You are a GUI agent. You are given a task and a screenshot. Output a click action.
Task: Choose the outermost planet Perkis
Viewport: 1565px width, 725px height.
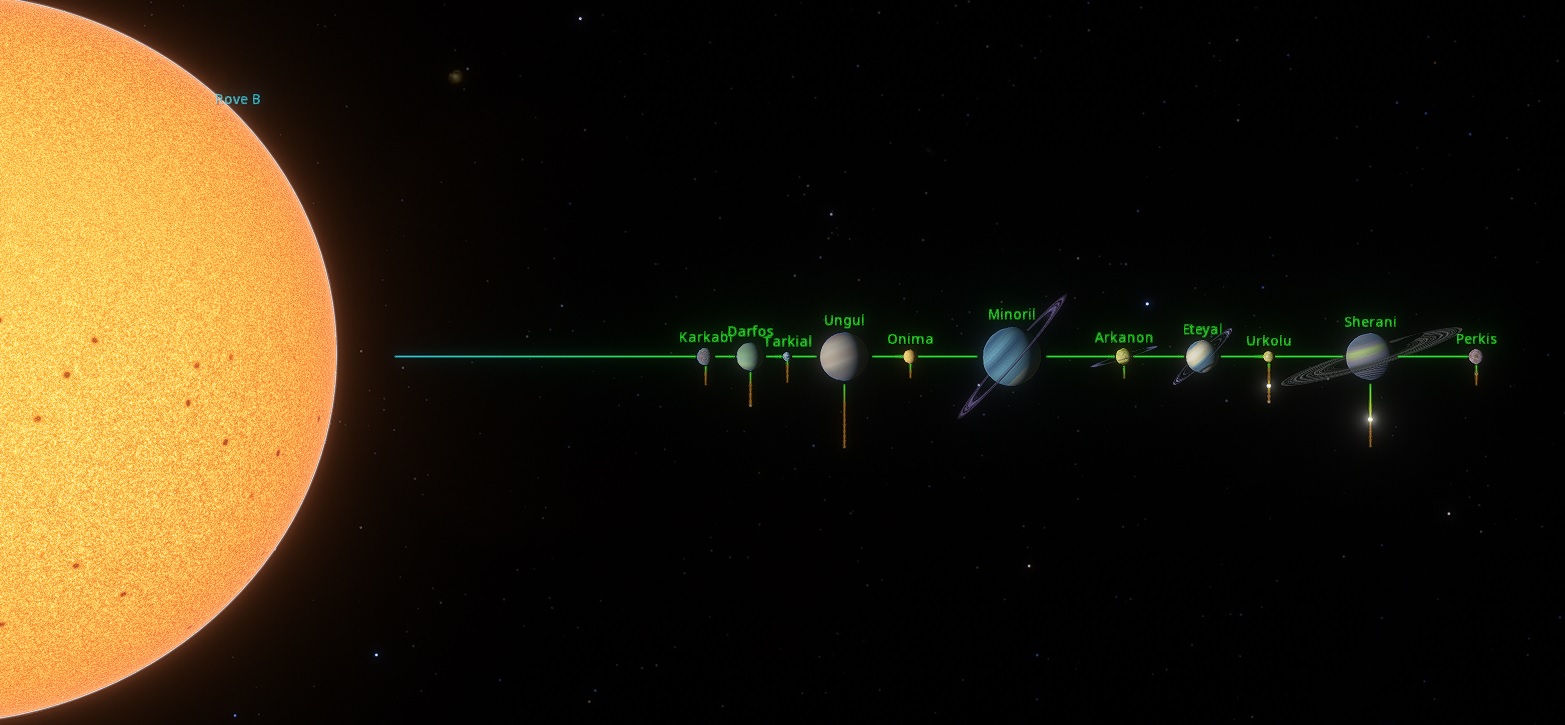coord(1475,356)
